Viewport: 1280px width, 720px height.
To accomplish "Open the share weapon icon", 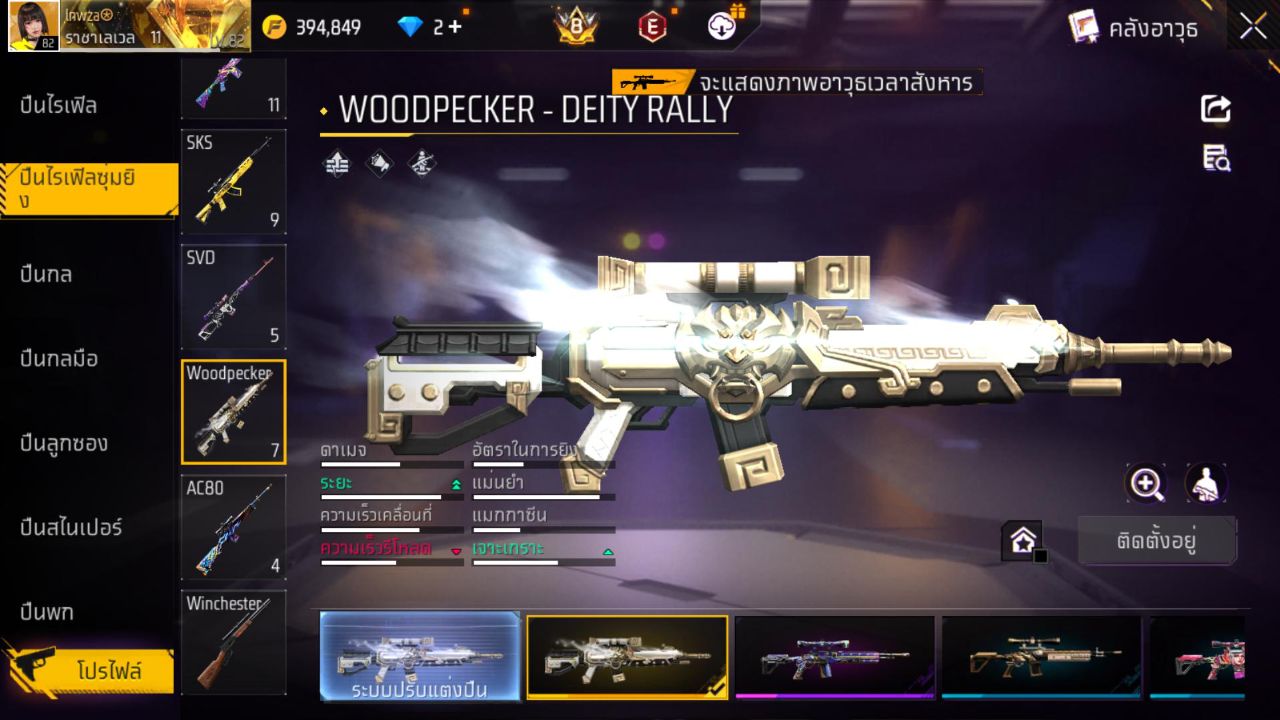I will (1215, 110).
